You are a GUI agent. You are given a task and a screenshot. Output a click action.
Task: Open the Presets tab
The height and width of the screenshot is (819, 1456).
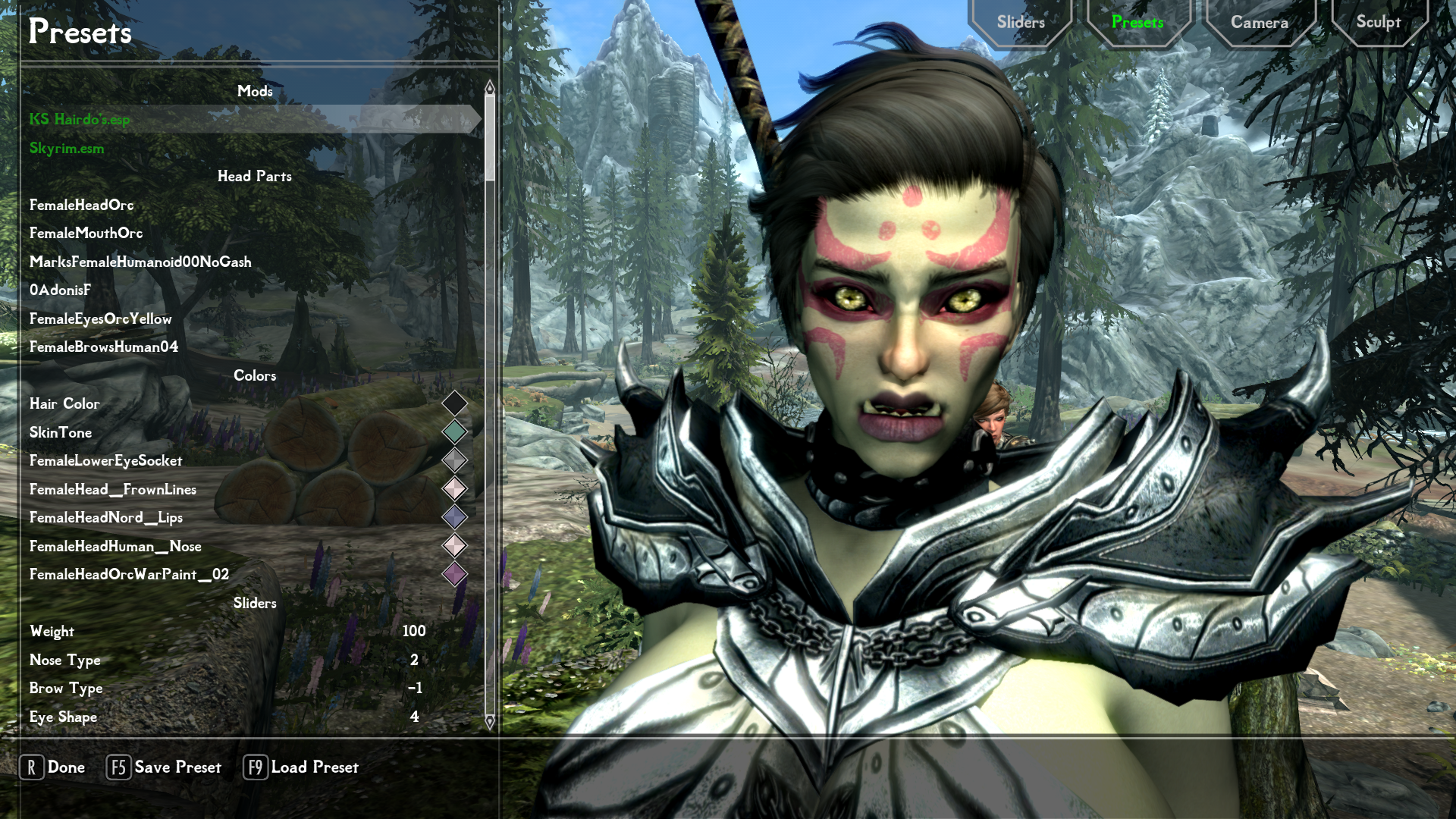tap(1137, 23)
